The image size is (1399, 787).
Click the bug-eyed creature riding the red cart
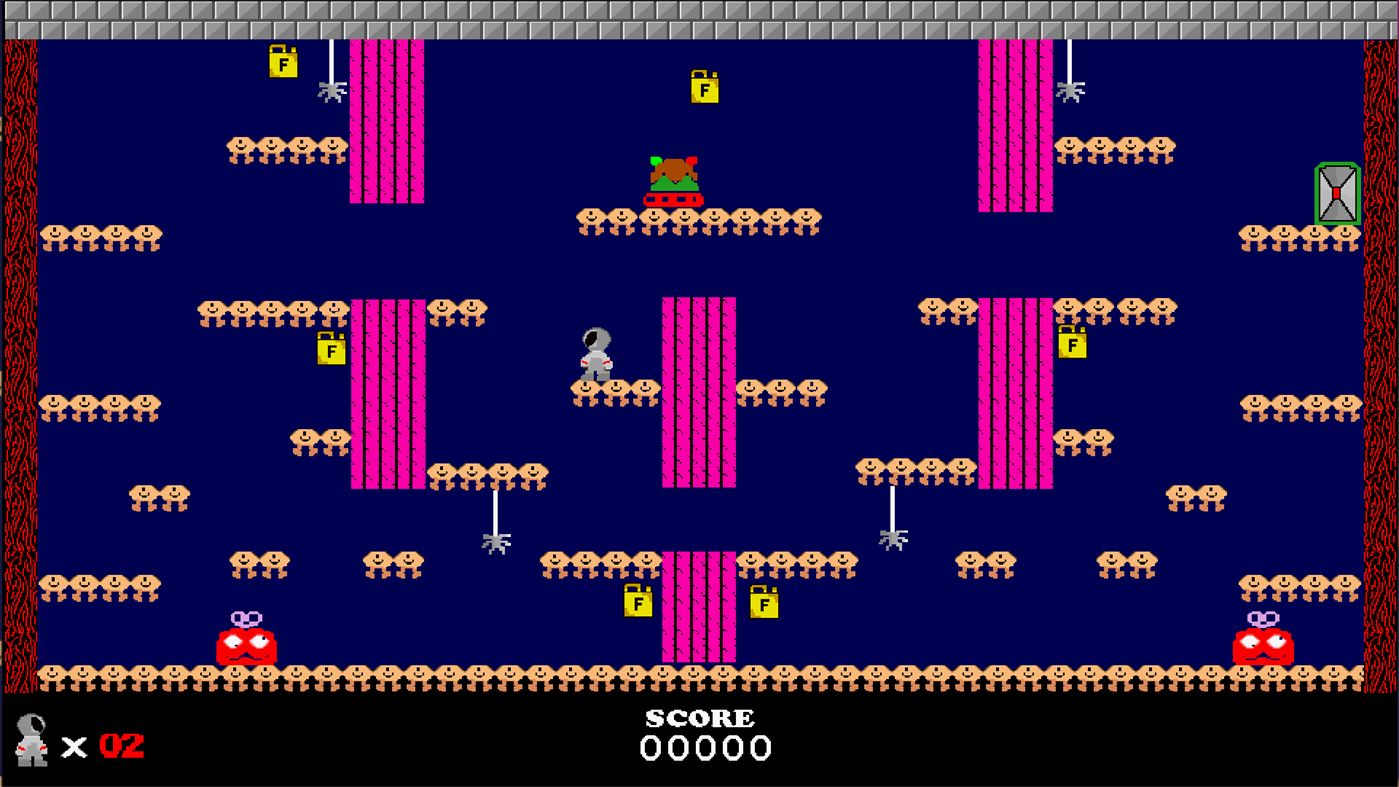[x=675, y=177]
